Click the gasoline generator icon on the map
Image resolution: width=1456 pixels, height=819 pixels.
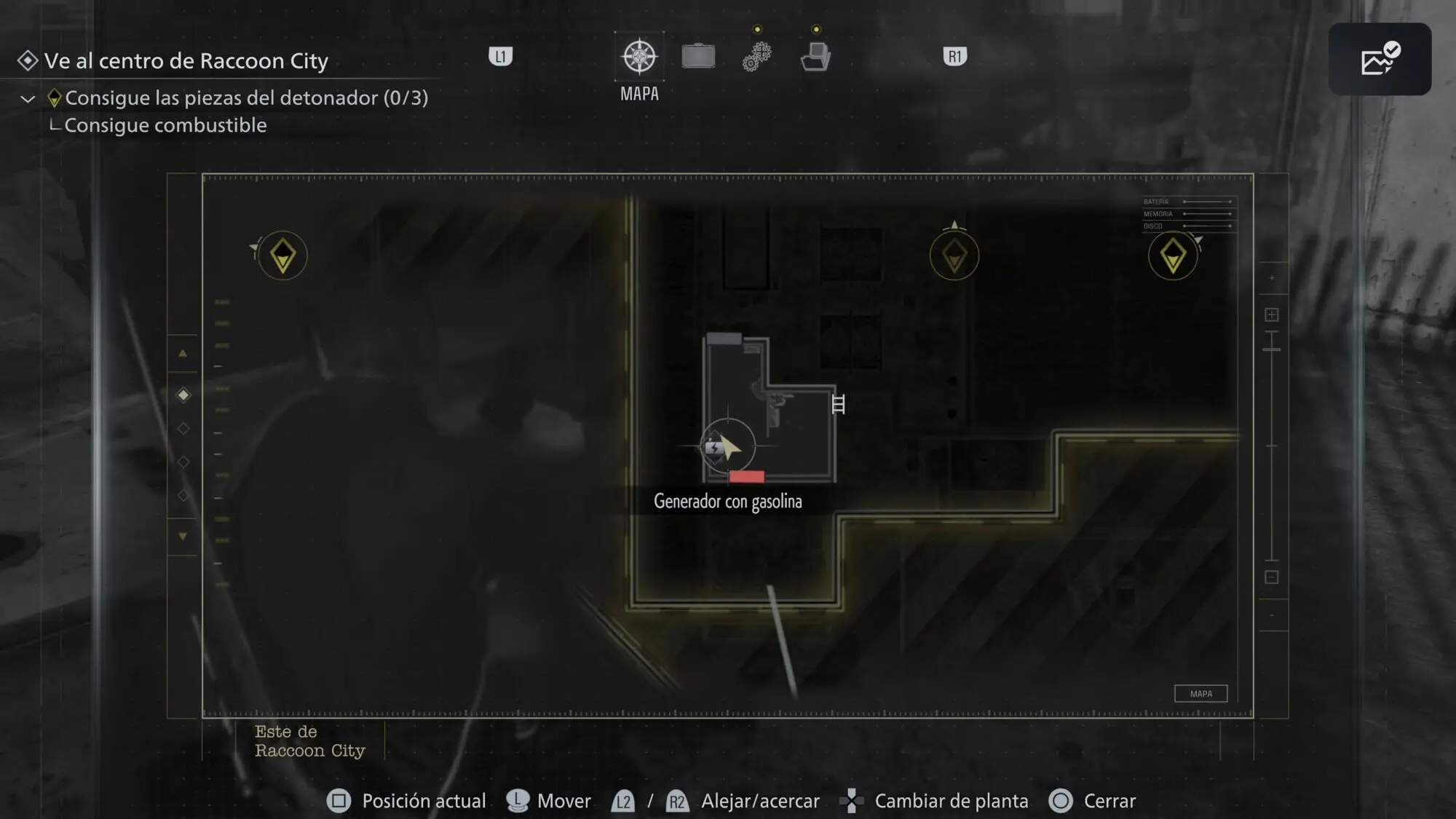pyautogui.click(x=714, y=447)
